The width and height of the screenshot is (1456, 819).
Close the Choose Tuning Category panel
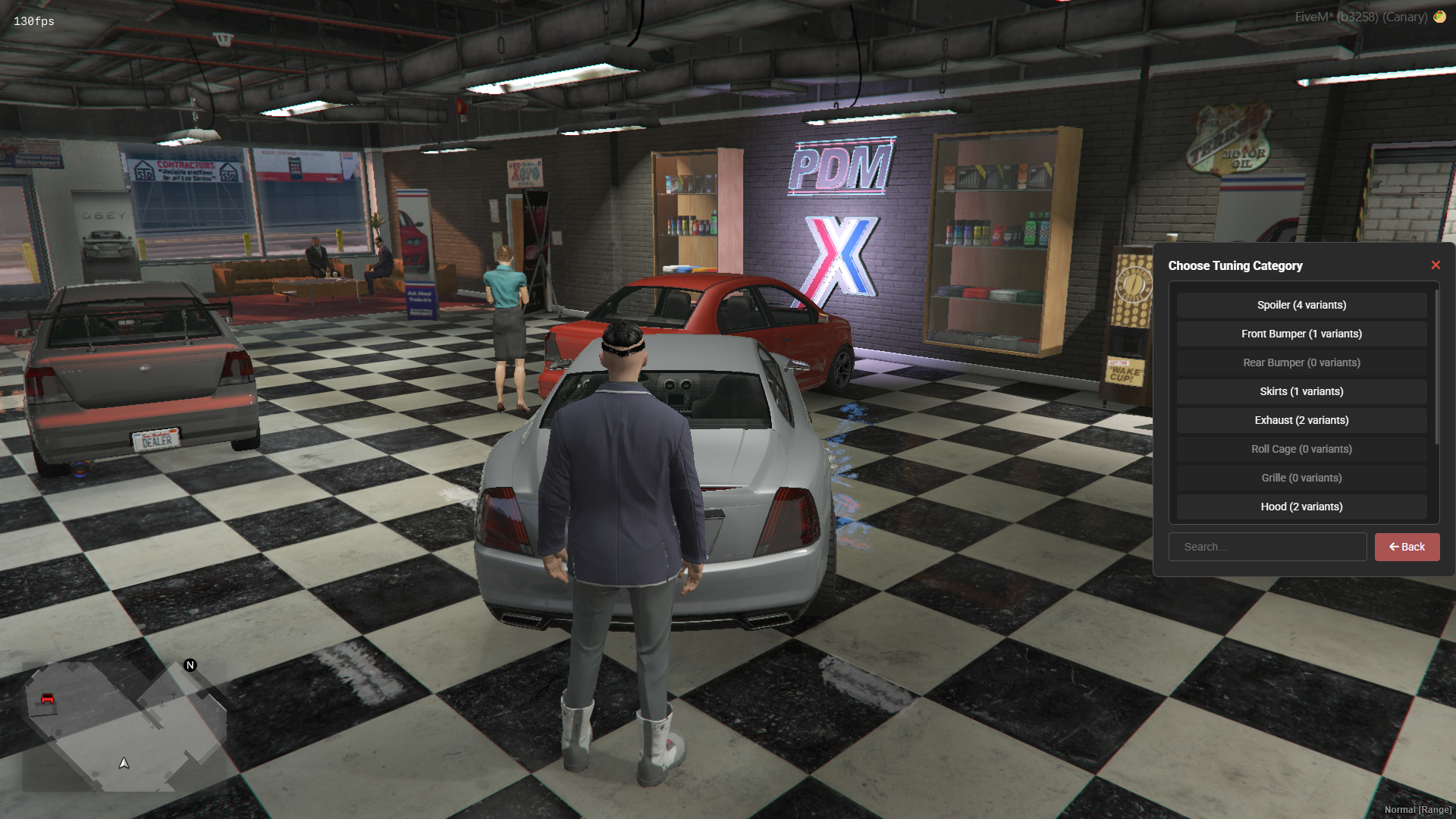pos(1436,265)
